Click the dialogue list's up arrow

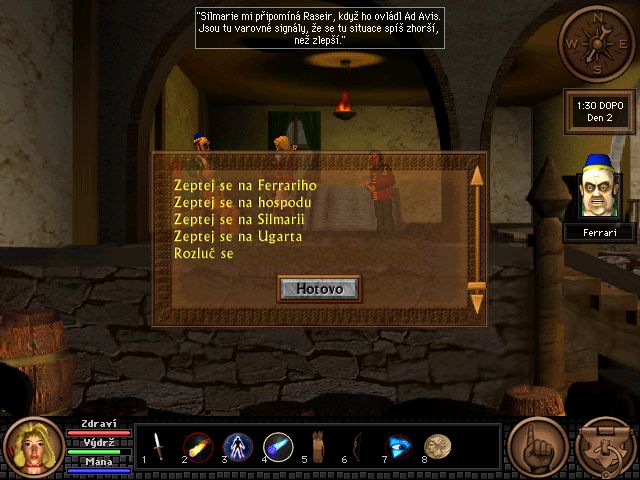477,175
